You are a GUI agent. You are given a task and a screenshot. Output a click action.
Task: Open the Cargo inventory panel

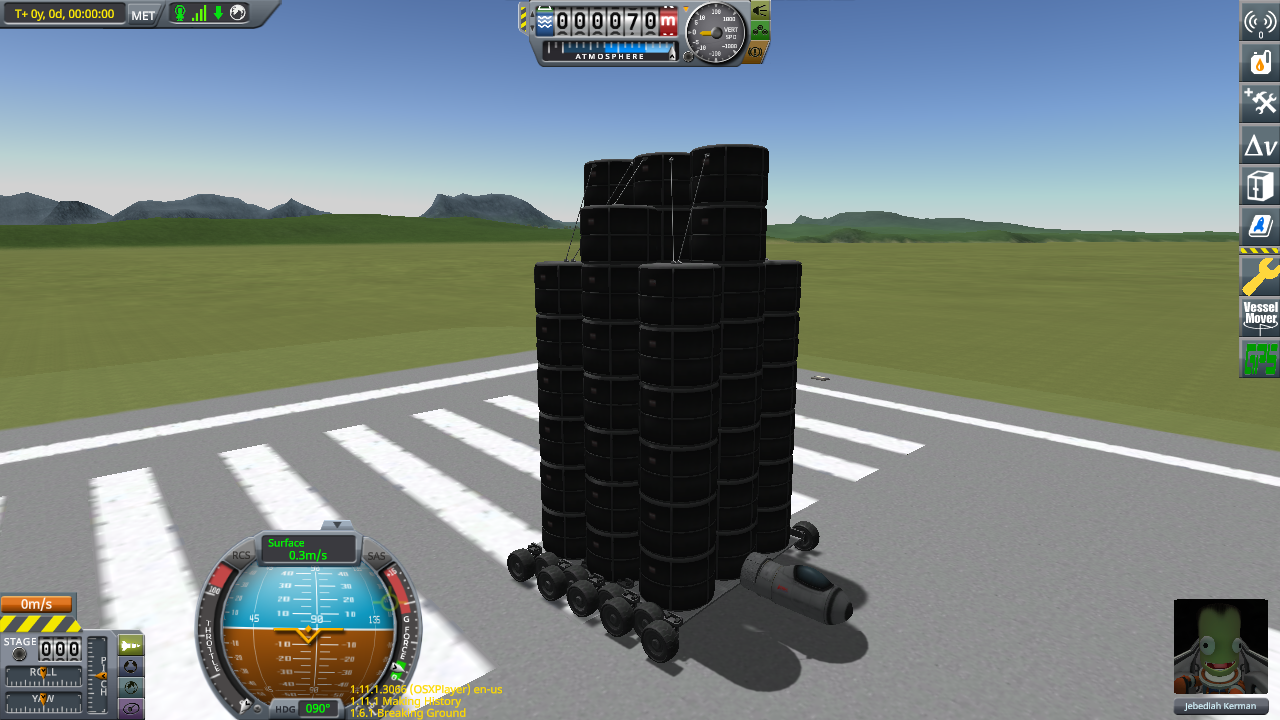tap(1261, 185)
